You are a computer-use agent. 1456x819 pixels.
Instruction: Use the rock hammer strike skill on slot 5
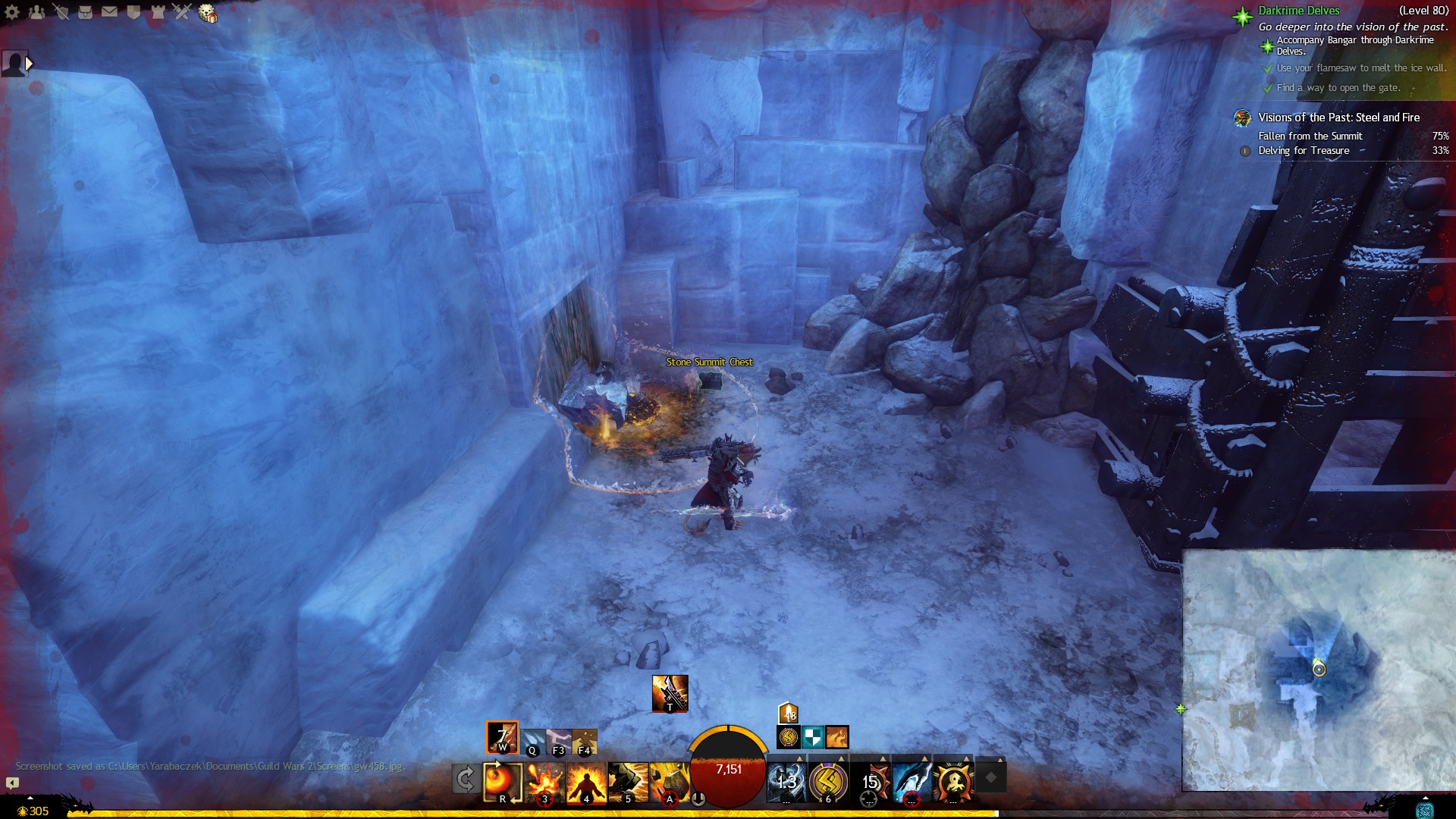[x=628, y=782]
